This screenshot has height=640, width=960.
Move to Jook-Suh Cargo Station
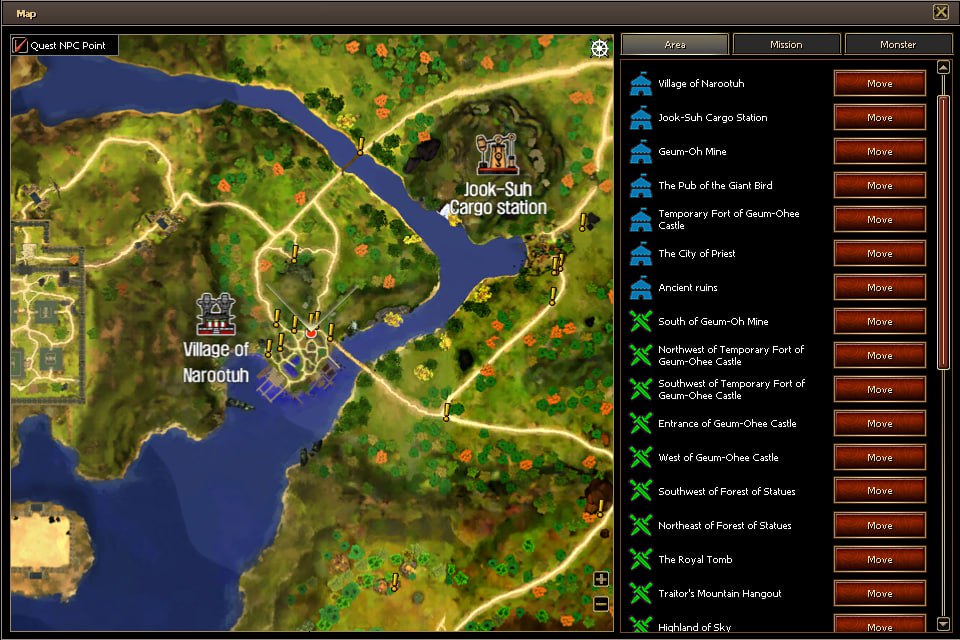click(879, 118)
